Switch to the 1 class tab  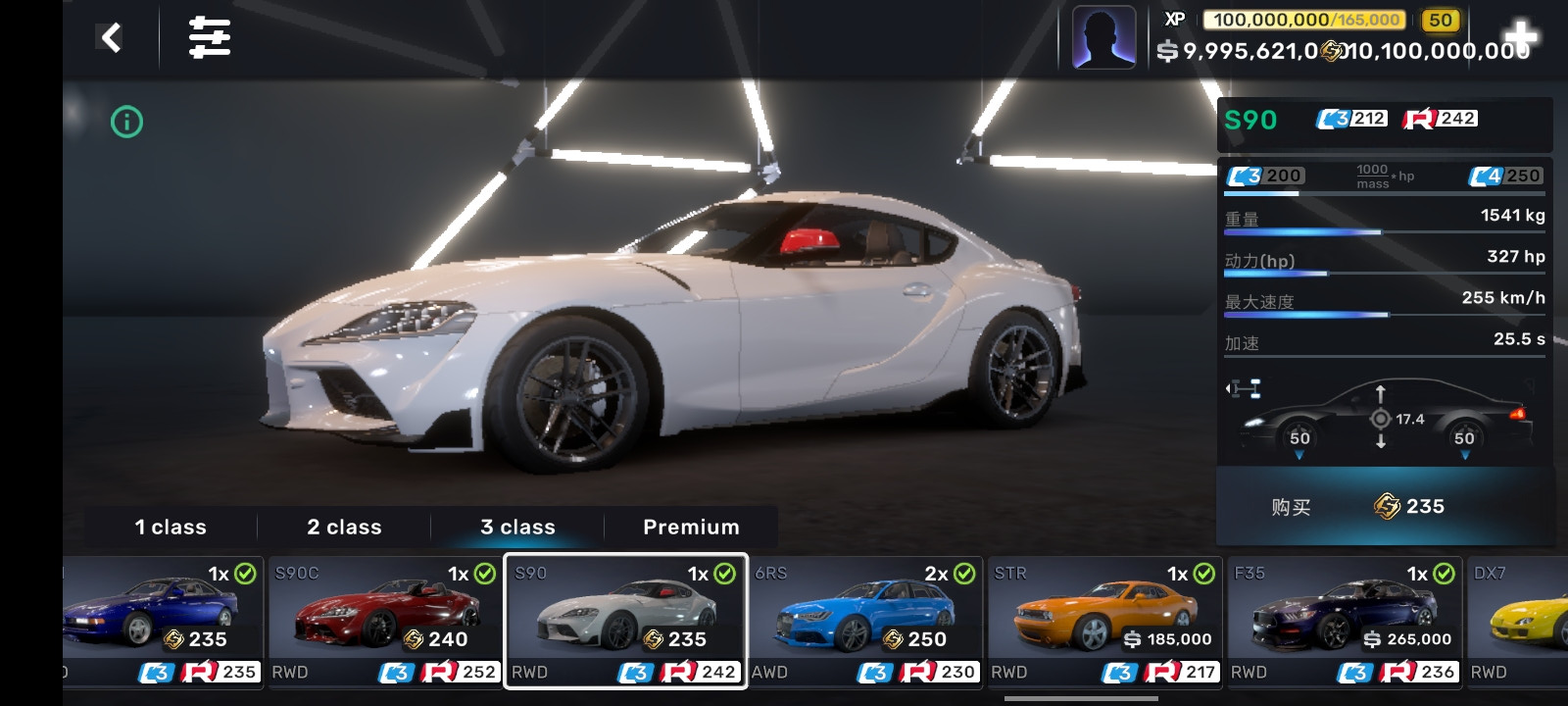point(171,528)
